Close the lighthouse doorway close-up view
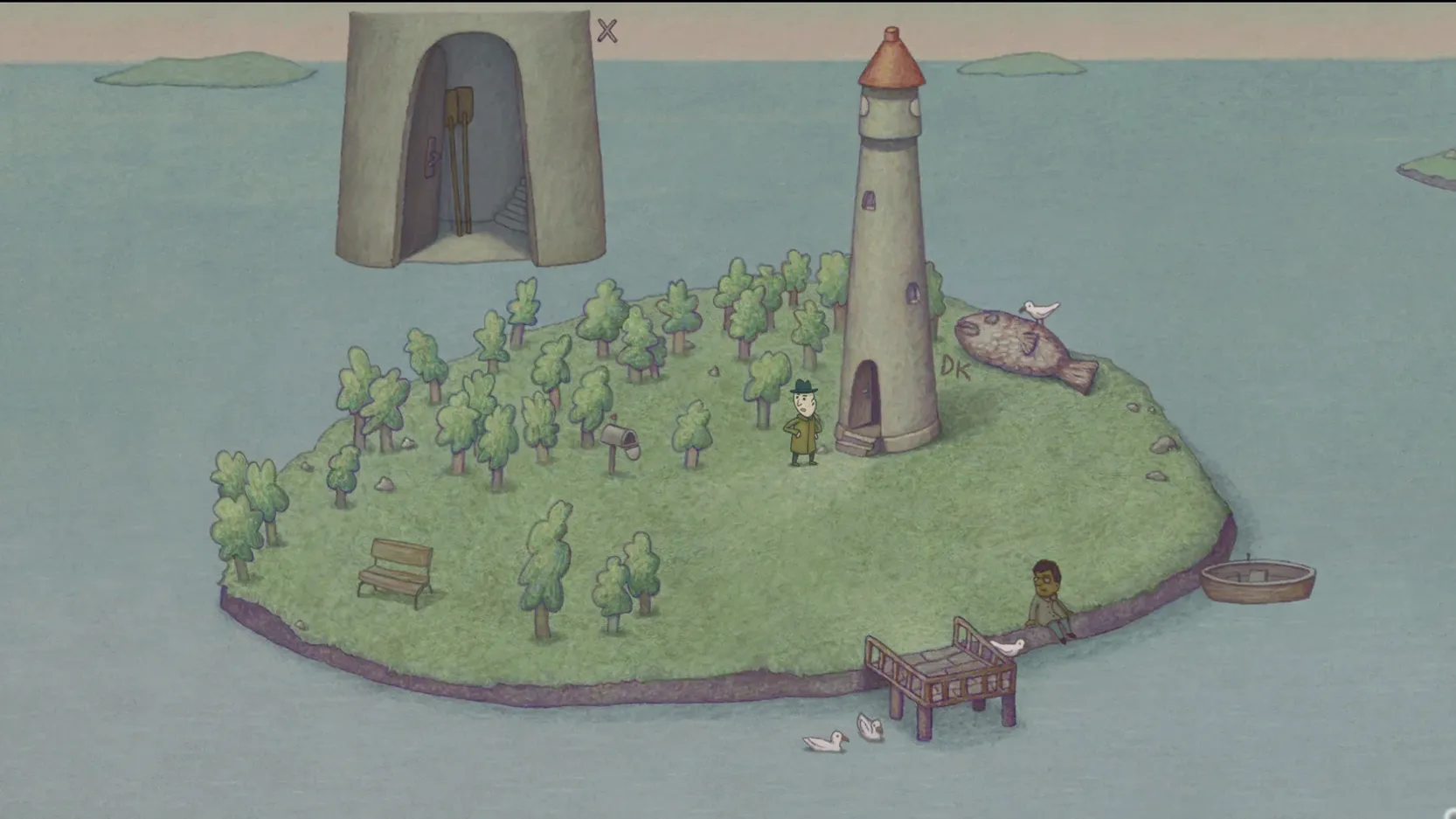Screen dimensions: 1456x819 (607, 31)
